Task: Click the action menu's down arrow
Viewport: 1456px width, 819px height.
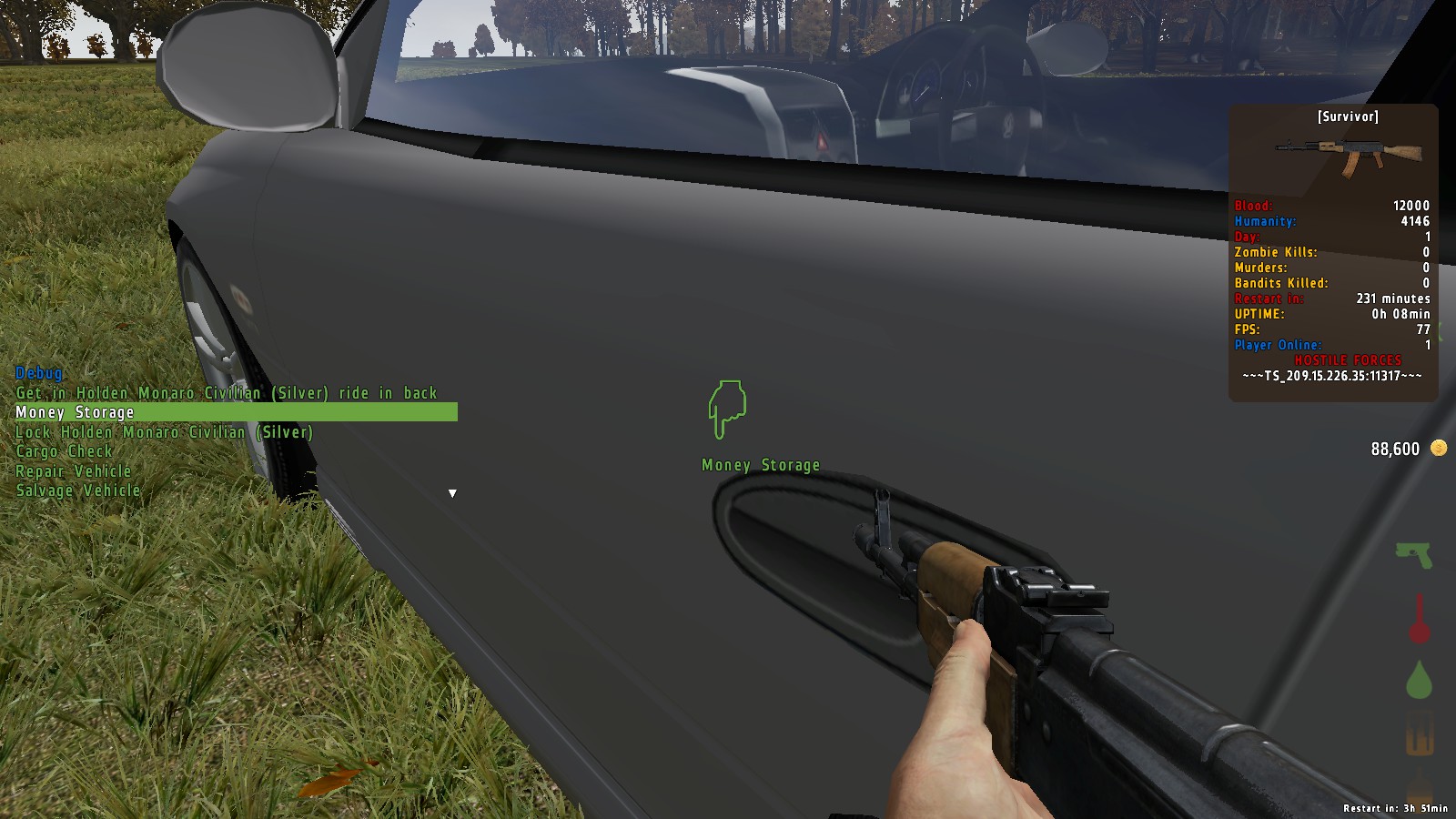Action: (452, 493)
